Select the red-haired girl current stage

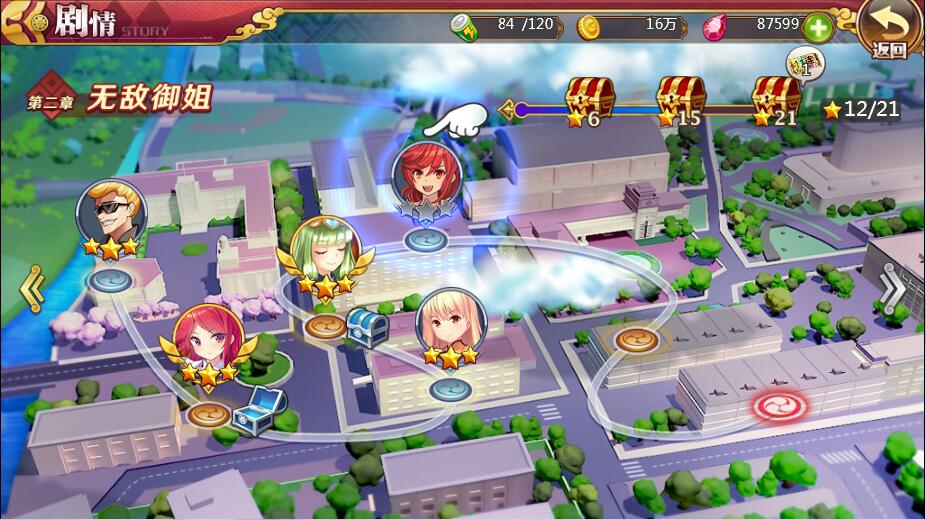coord(425,178)
